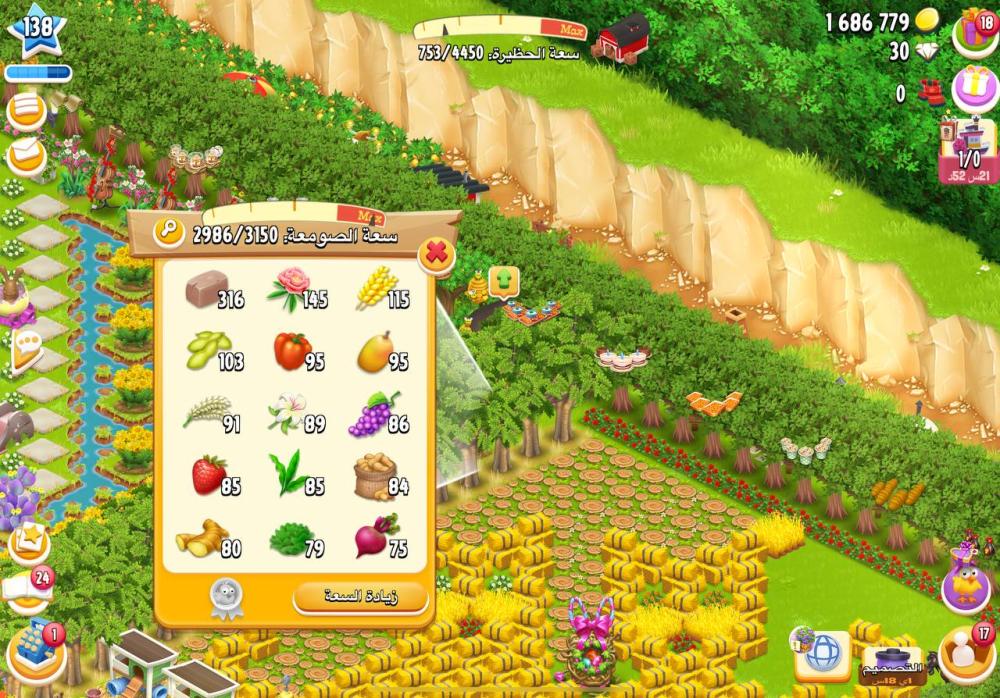1000x698 pixels.
Task: Open the design edit mode button
Action: coord(892,661)
